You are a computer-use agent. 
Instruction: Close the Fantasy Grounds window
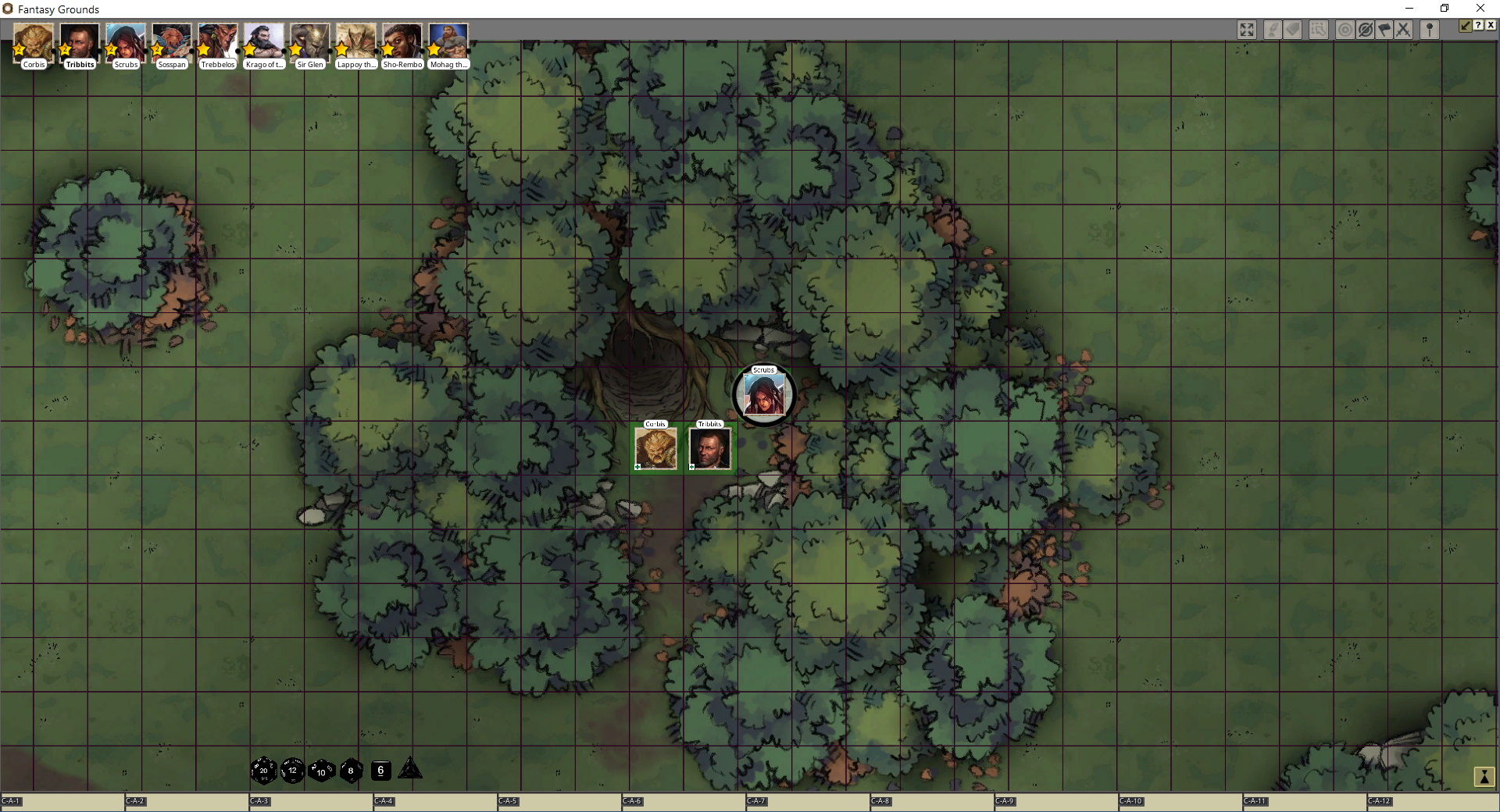point(1480,9)
